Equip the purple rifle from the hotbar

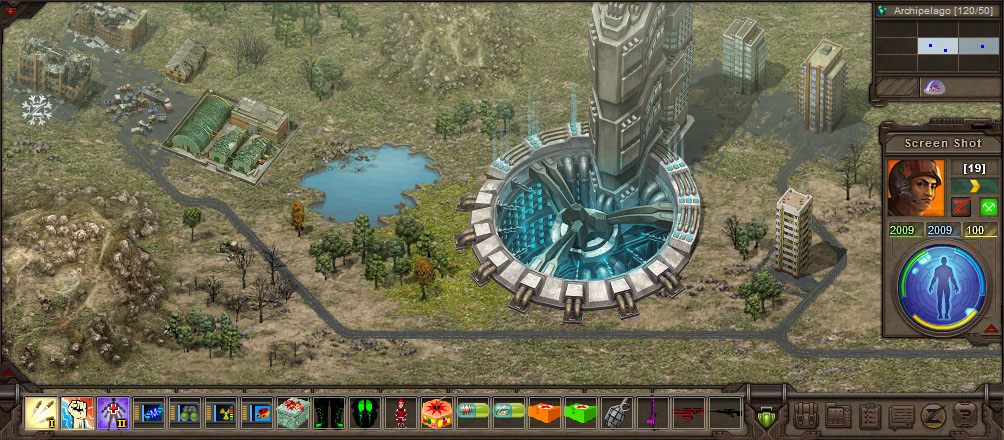(x=652, y=412)
